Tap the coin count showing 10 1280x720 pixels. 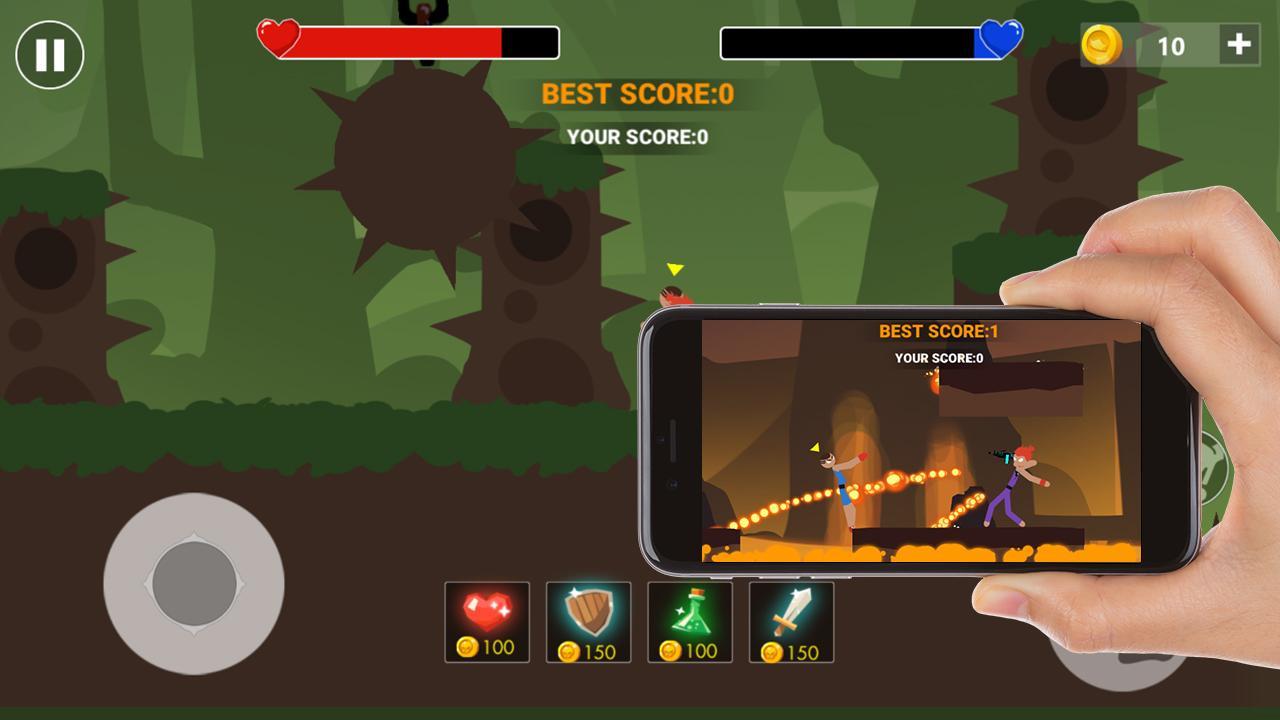(x=1171, y=44)
